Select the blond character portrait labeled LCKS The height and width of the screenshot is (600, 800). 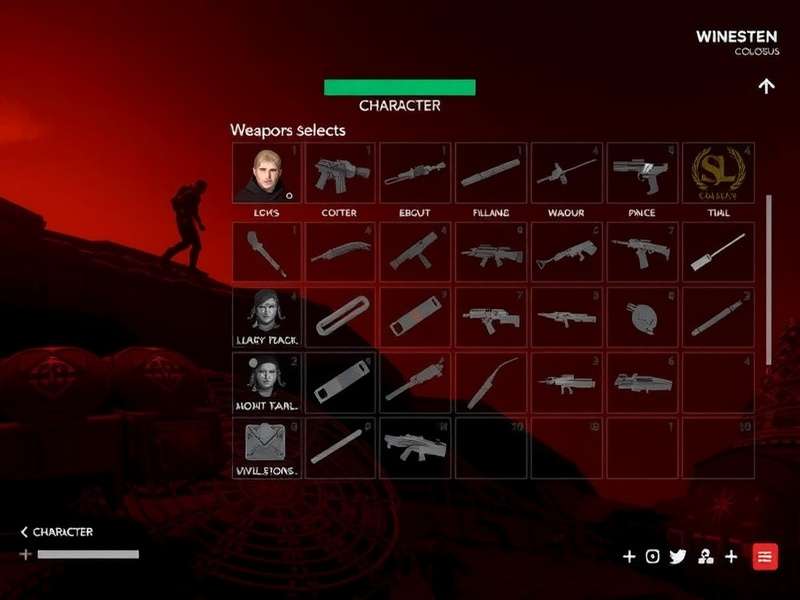pos(266,173)
